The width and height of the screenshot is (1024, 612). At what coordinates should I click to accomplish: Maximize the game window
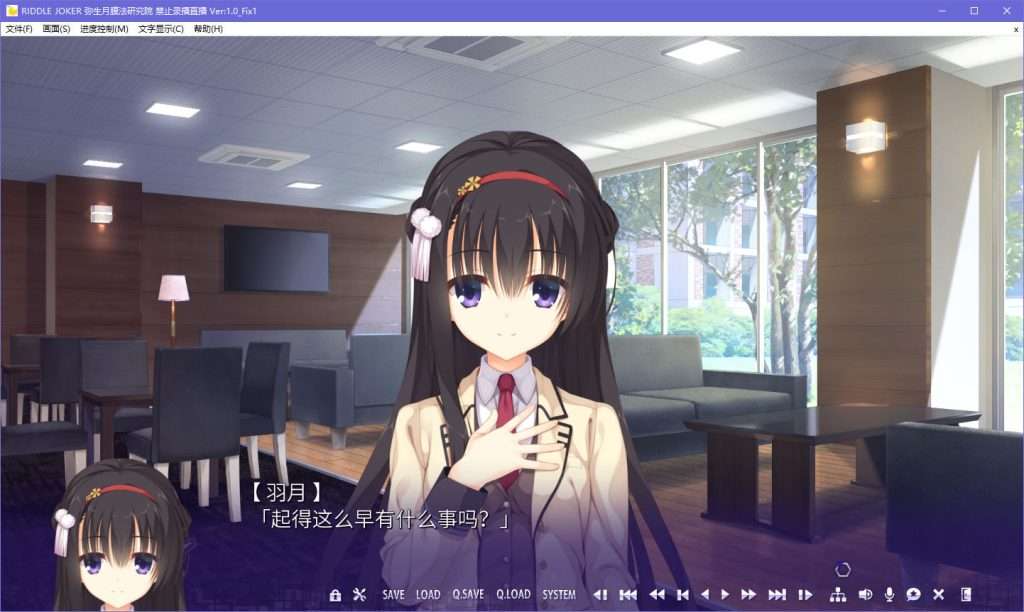pyautogui.click(x=974, y=10)
